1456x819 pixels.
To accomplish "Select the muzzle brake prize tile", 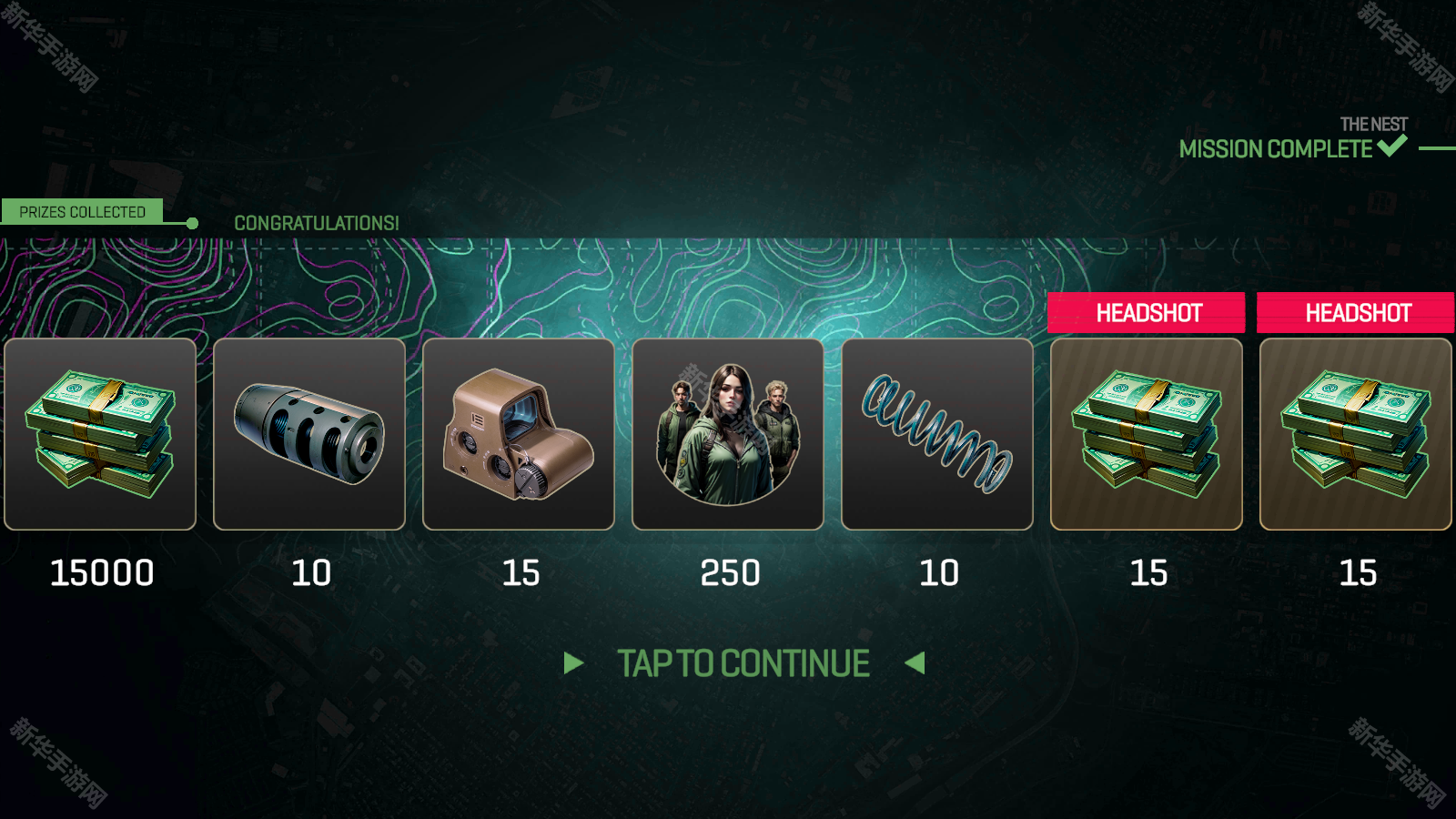I will tap(309, 434).
